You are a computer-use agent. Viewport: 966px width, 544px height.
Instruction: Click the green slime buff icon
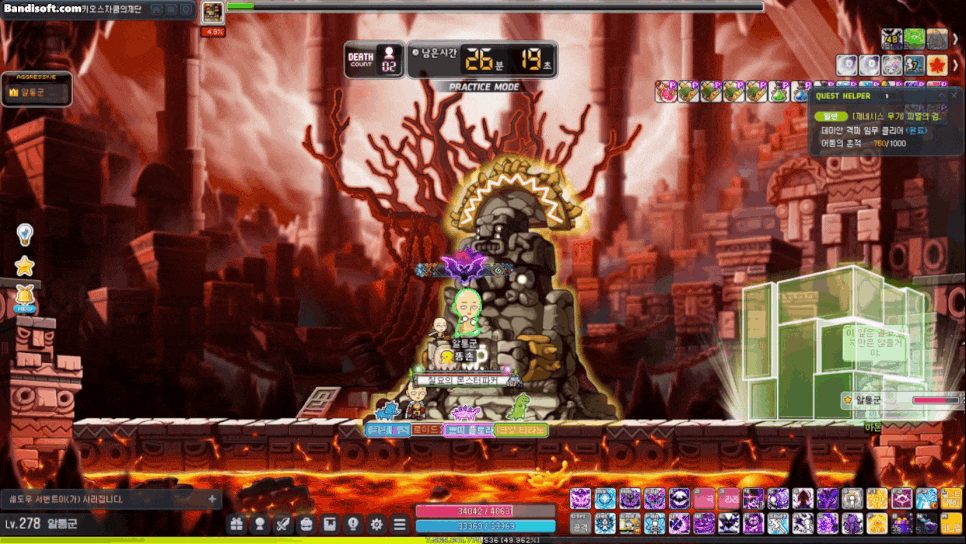click(x=915, y=39)
